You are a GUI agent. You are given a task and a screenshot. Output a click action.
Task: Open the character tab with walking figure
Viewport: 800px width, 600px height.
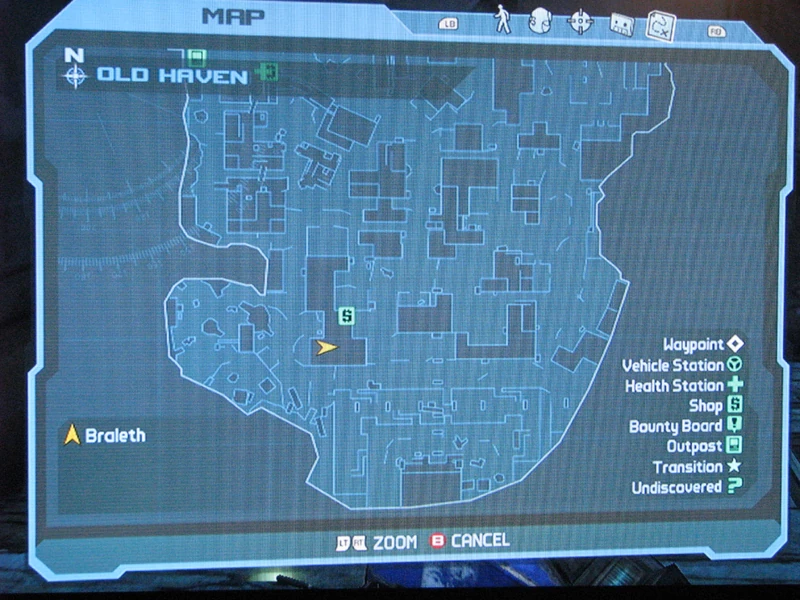502,20
